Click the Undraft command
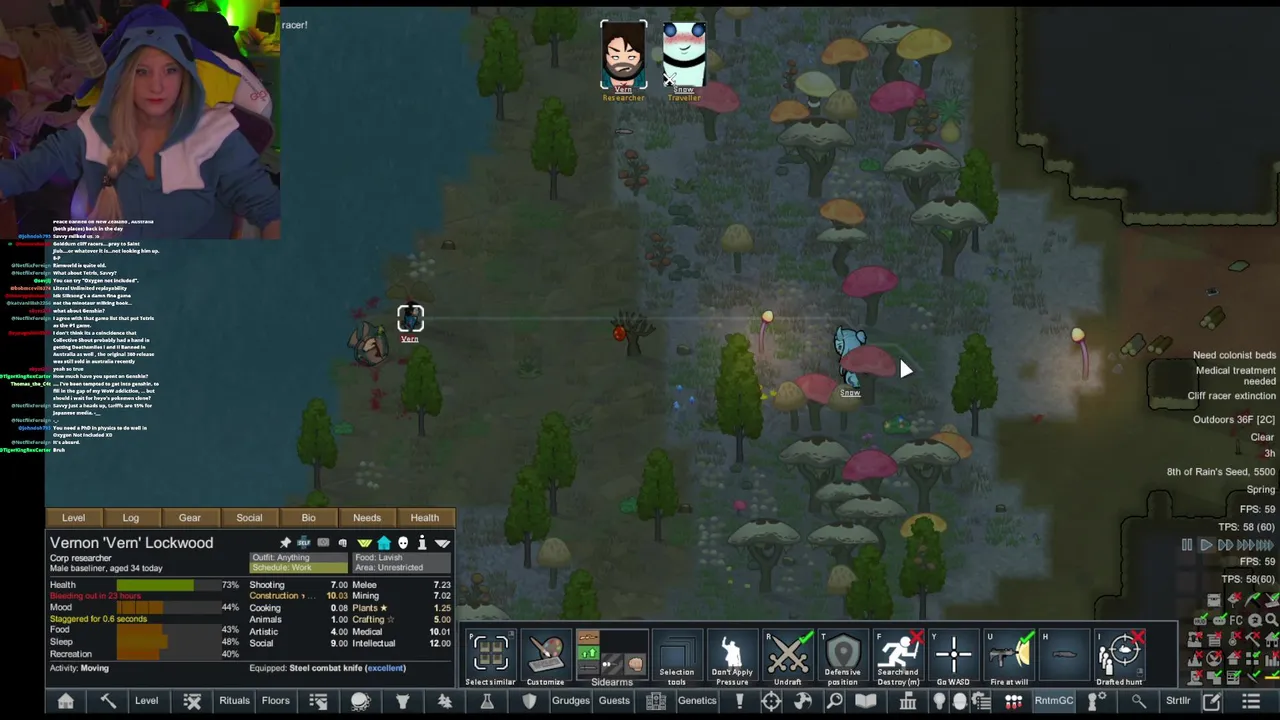 [788, 656]
